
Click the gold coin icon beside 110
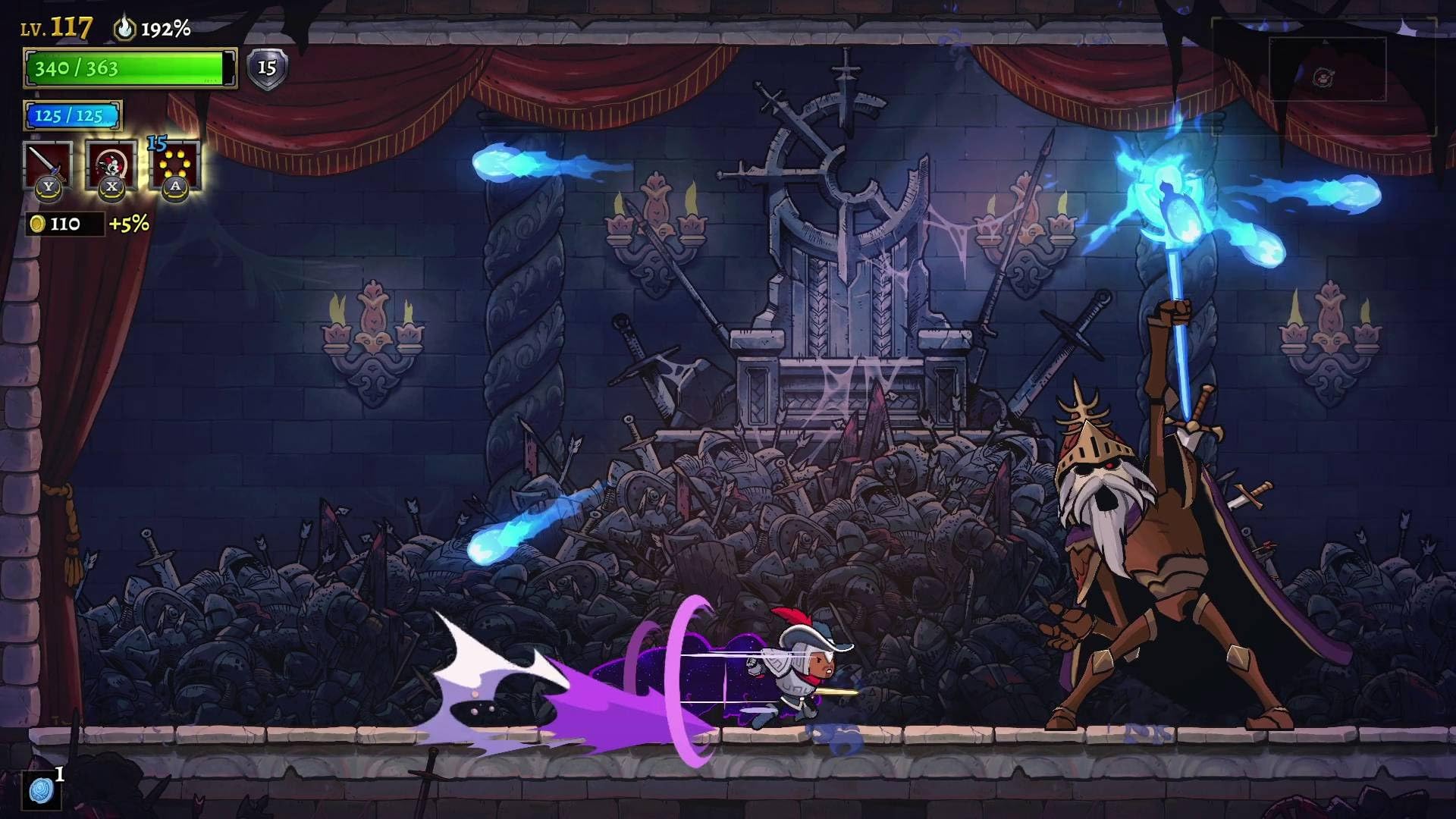point(39,224)
